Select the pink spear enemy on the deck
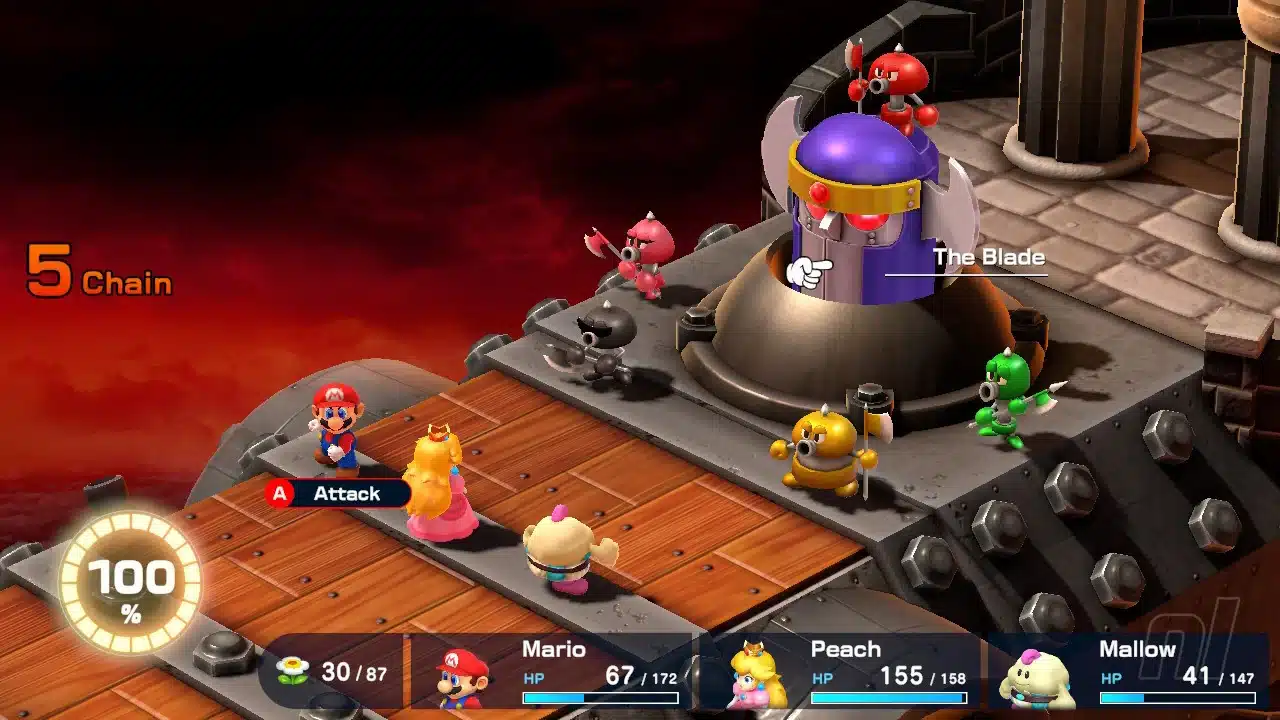The height and width of the screenshot is (720, 1280). click(650, 250)
